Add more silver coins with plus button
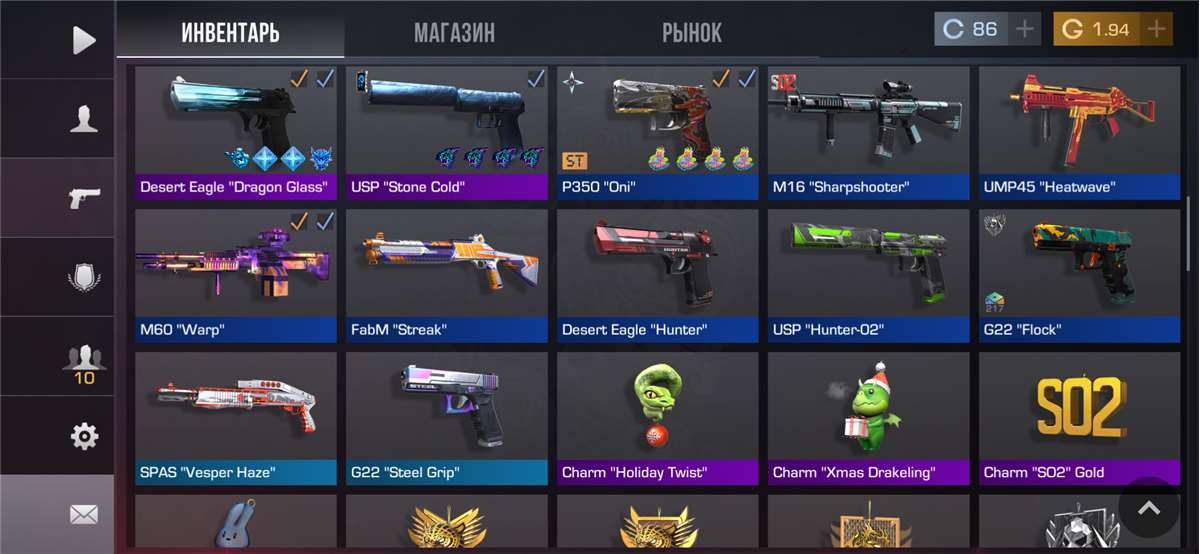The image size is (1200, 554). click(x=1024, y=29)
